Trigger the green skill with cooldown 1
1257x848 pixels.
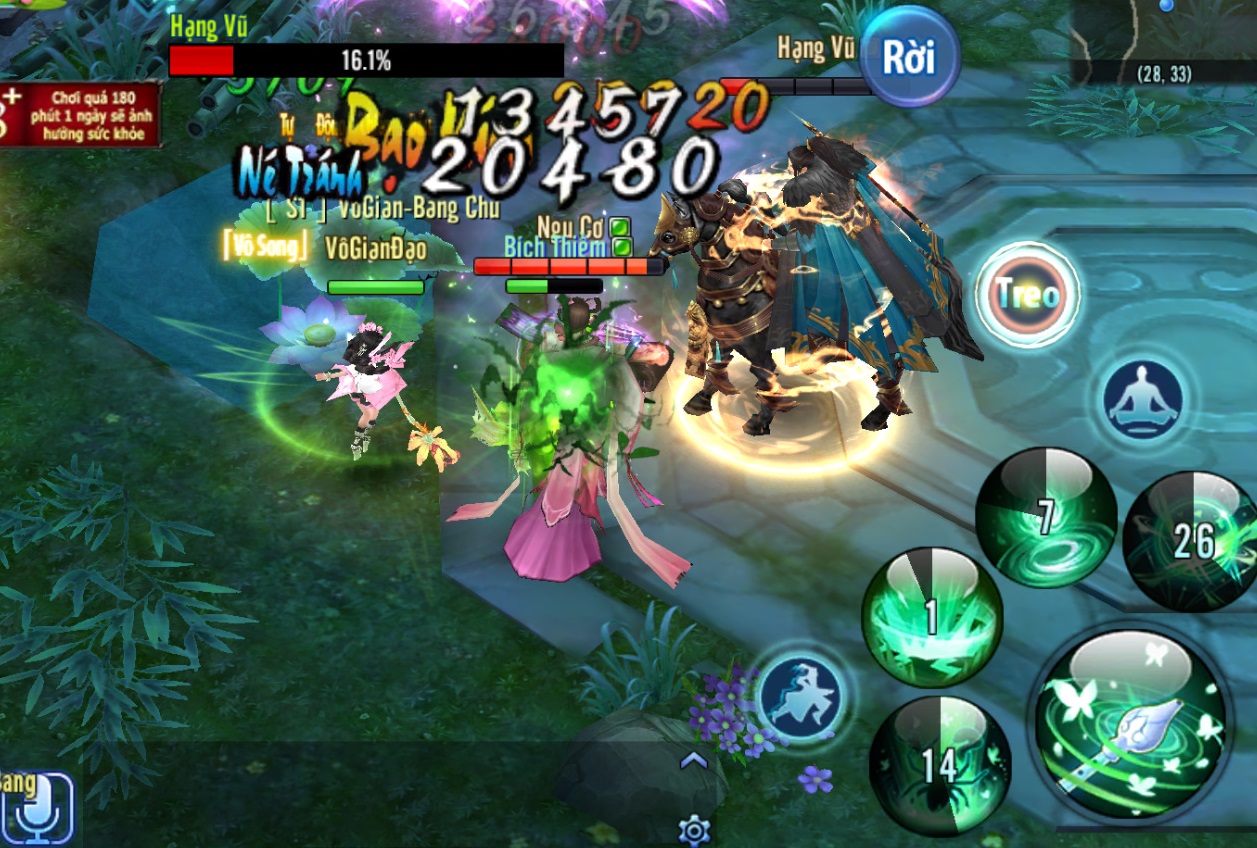pos(931,617)
